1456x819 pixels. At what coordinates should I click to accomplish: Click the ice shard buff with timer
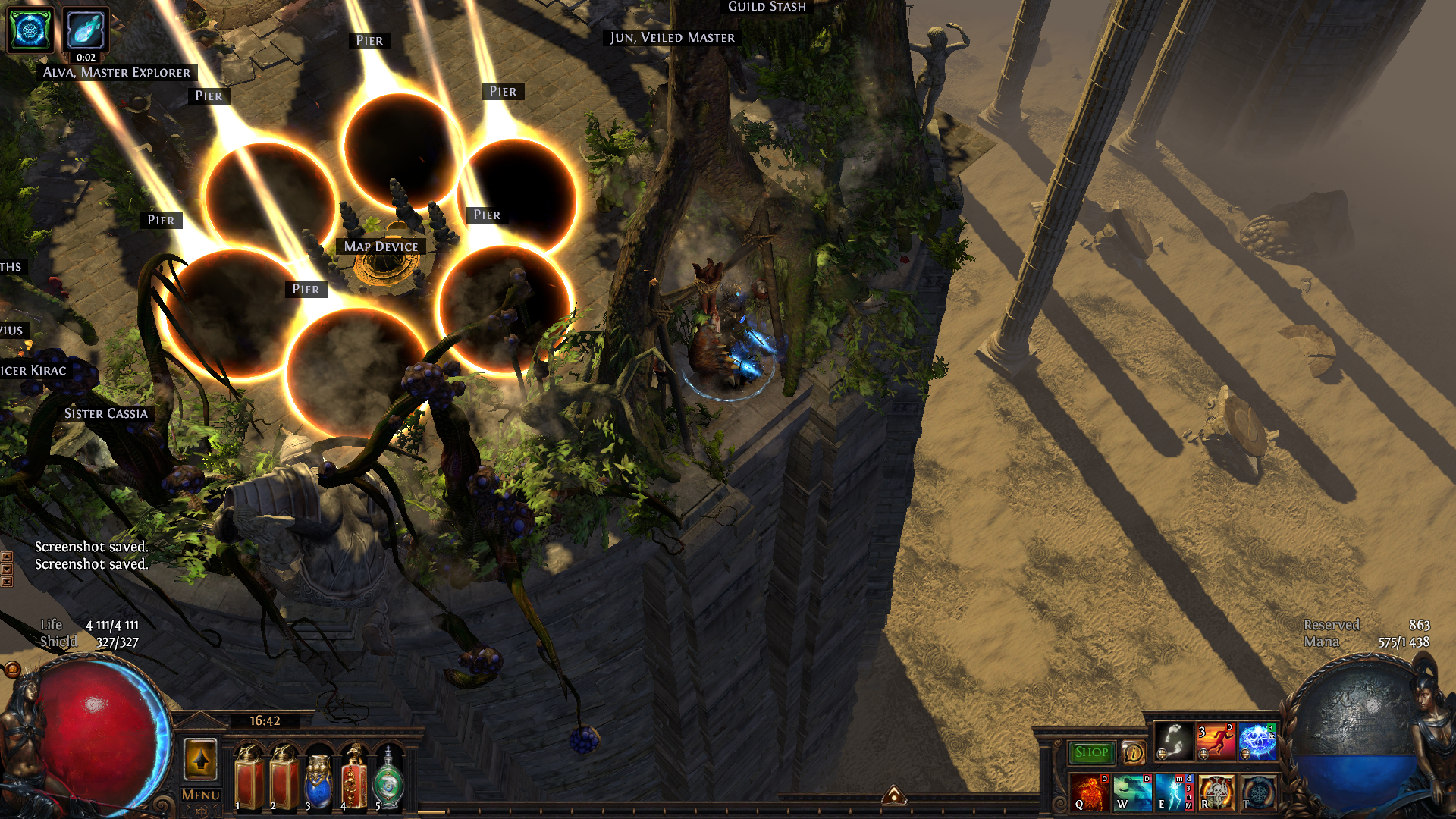pos(85,30)
